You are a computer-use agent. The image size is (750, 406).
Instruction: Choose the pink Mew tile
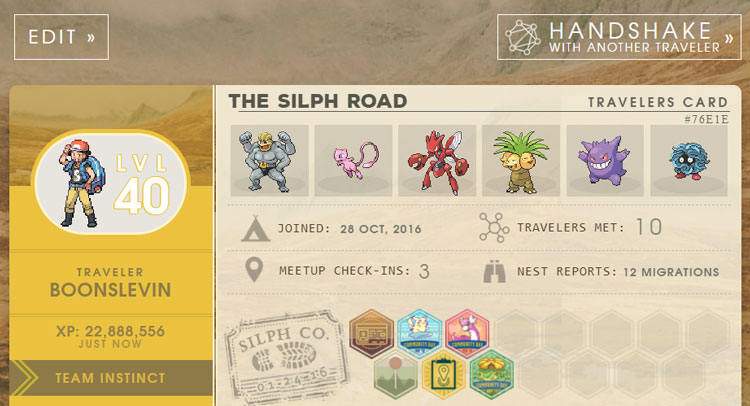(x=352, y=159)
